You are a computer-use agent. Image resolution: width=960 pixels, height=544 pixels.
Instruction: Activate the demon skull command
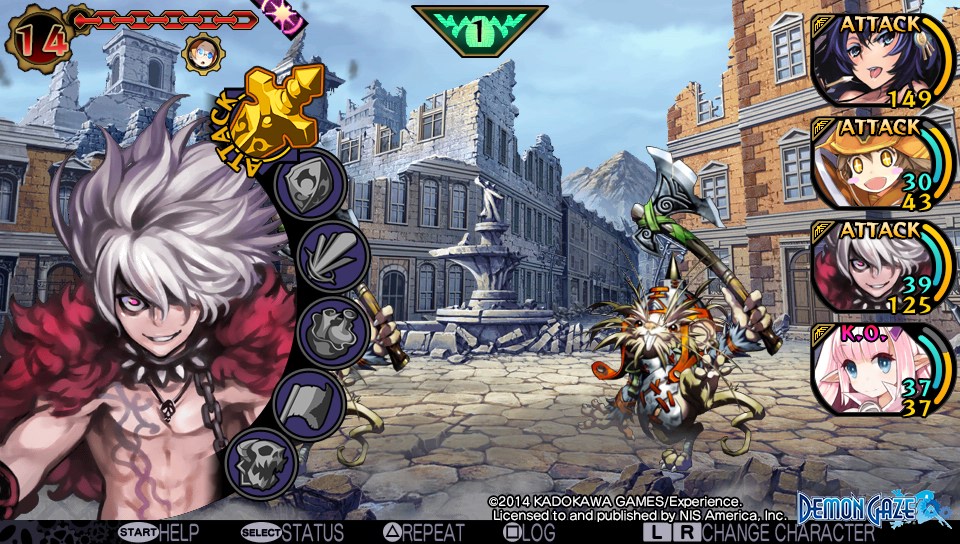[x=262, y=463]
